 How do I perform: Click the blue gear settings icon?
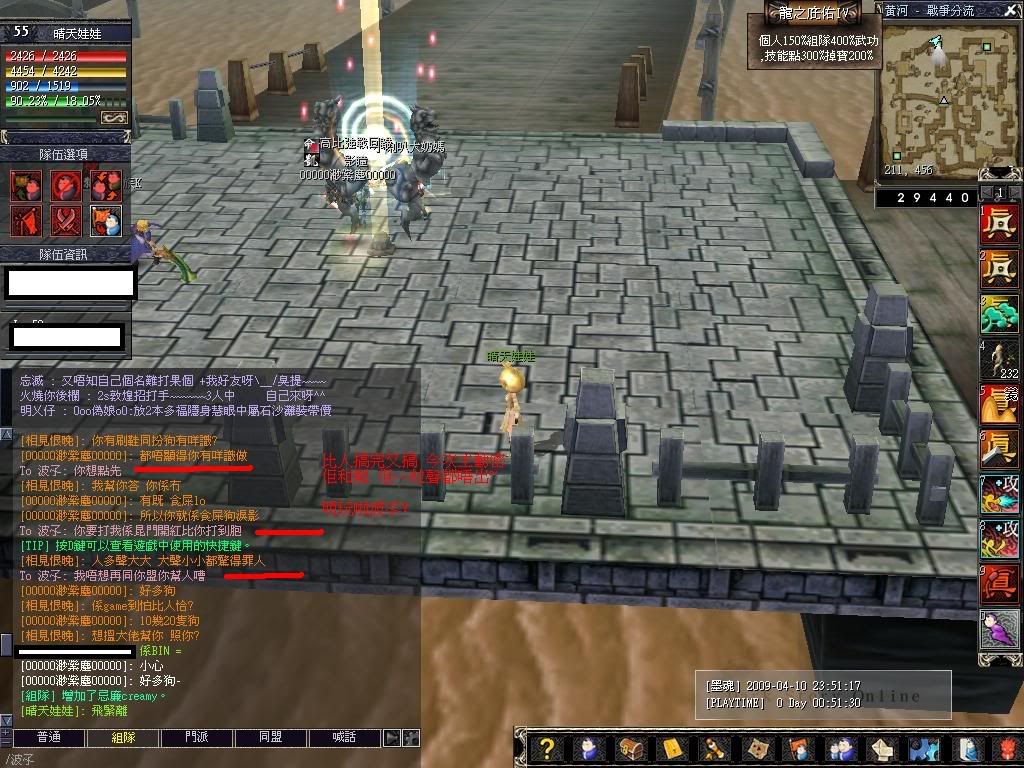(x=923, y=748)
